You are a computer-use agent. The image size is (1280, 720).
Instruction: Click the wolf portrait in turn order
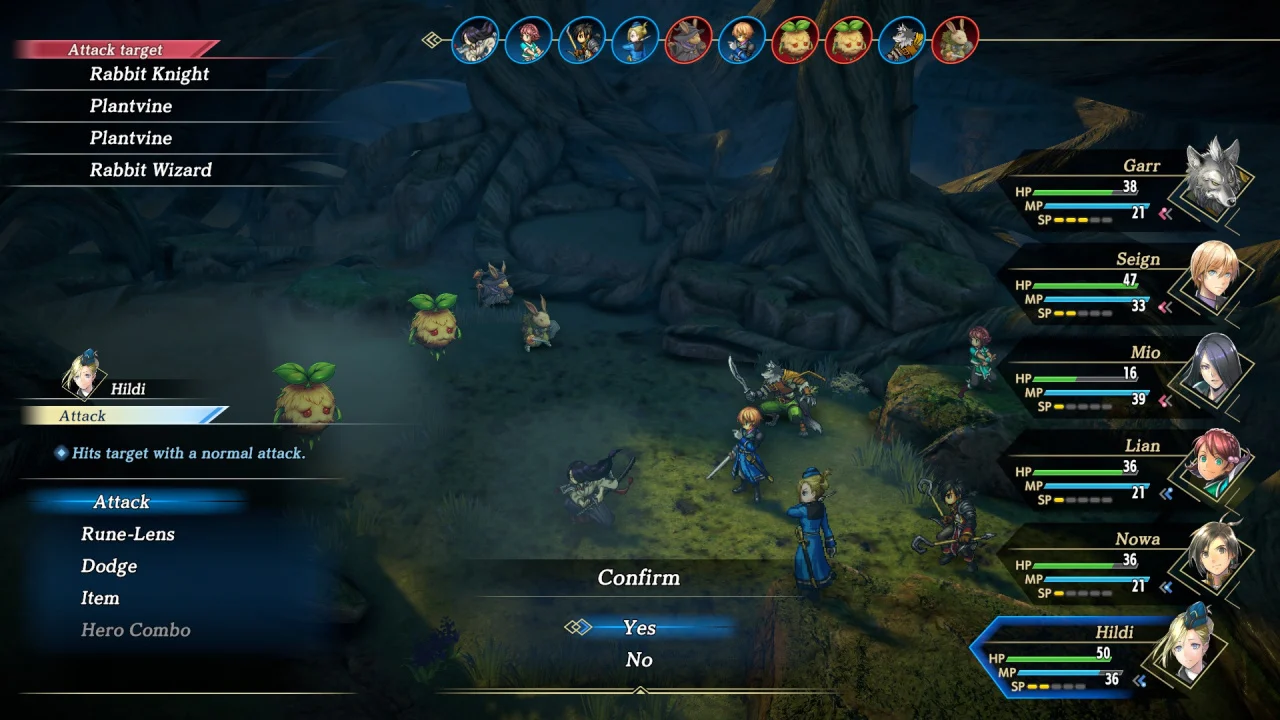[903, 41]
